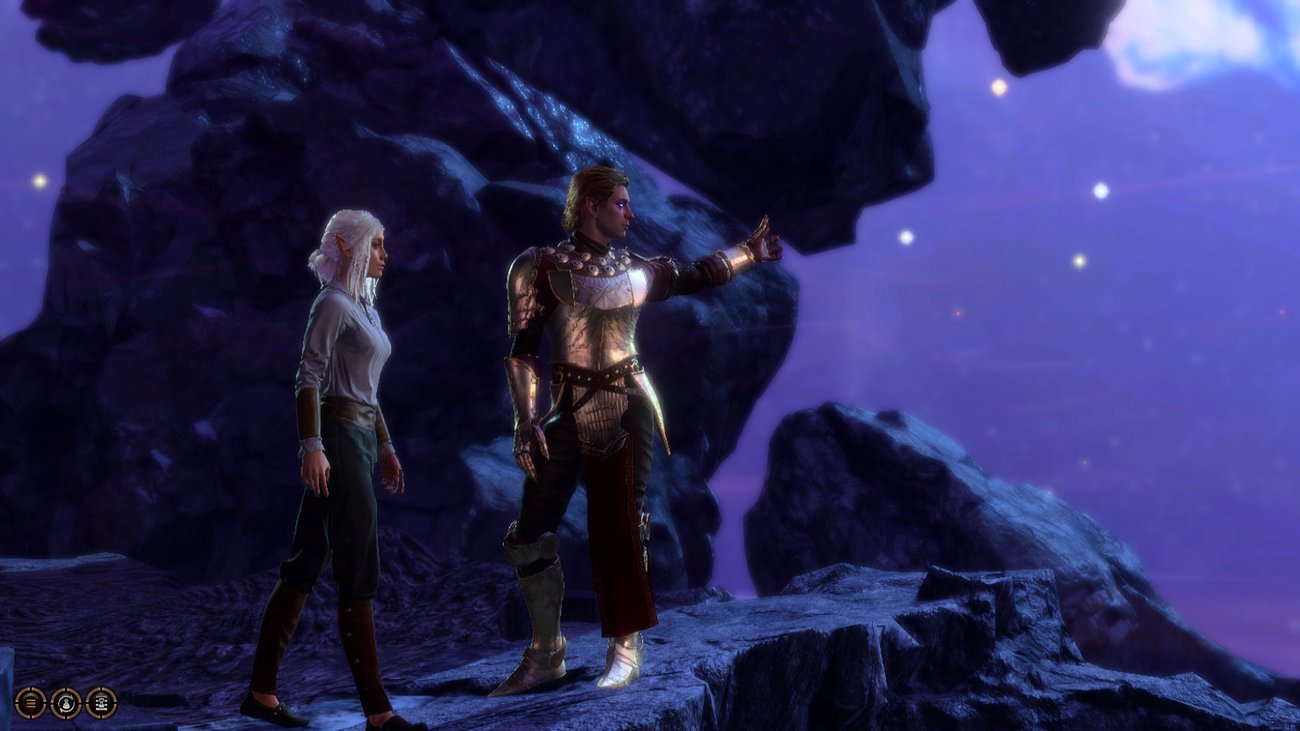
Task: Click the rightmost hourglass dialogue icon
Action: 100,703
